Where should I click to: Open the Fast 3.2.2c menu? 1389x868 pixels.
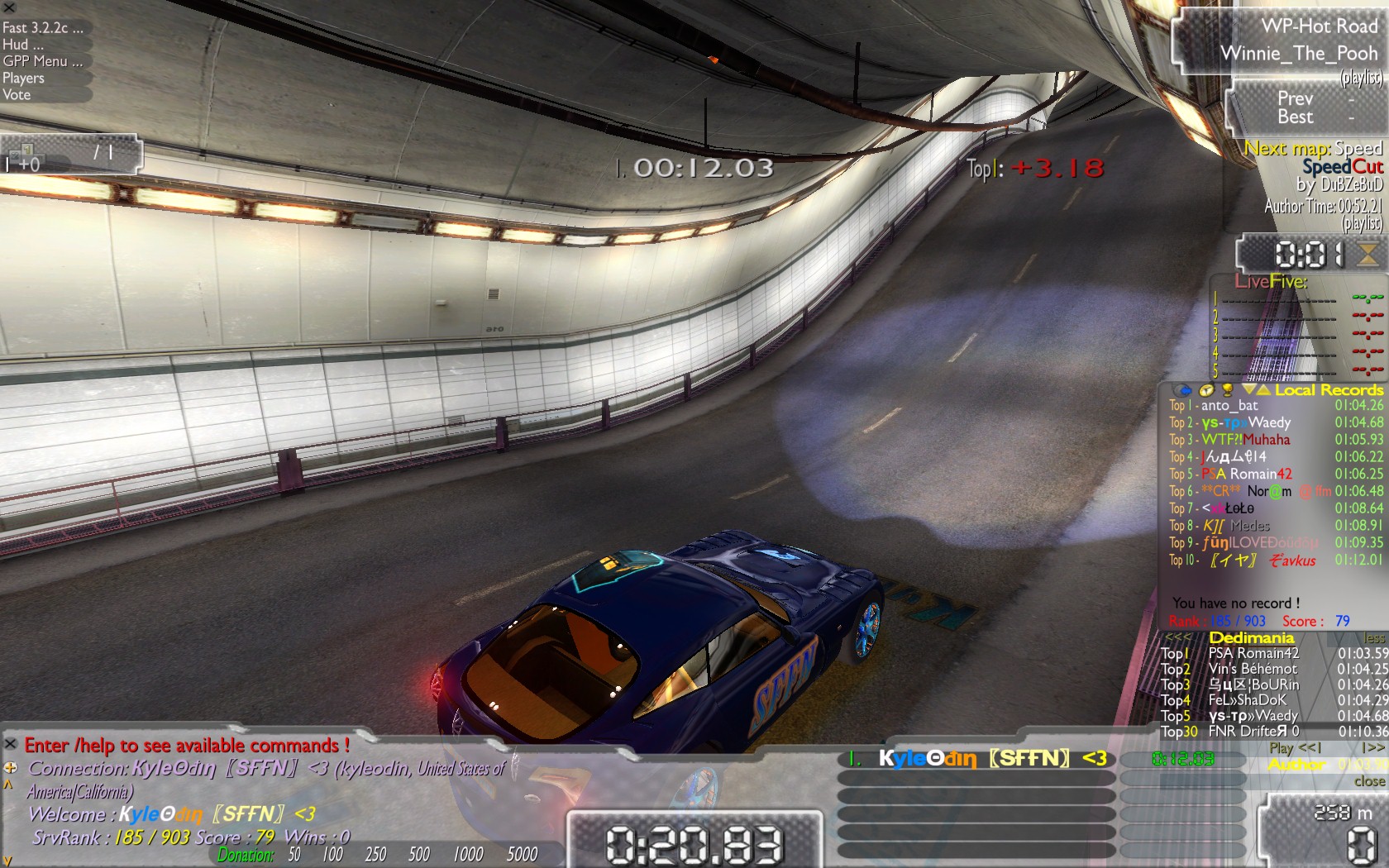point(43,27)
